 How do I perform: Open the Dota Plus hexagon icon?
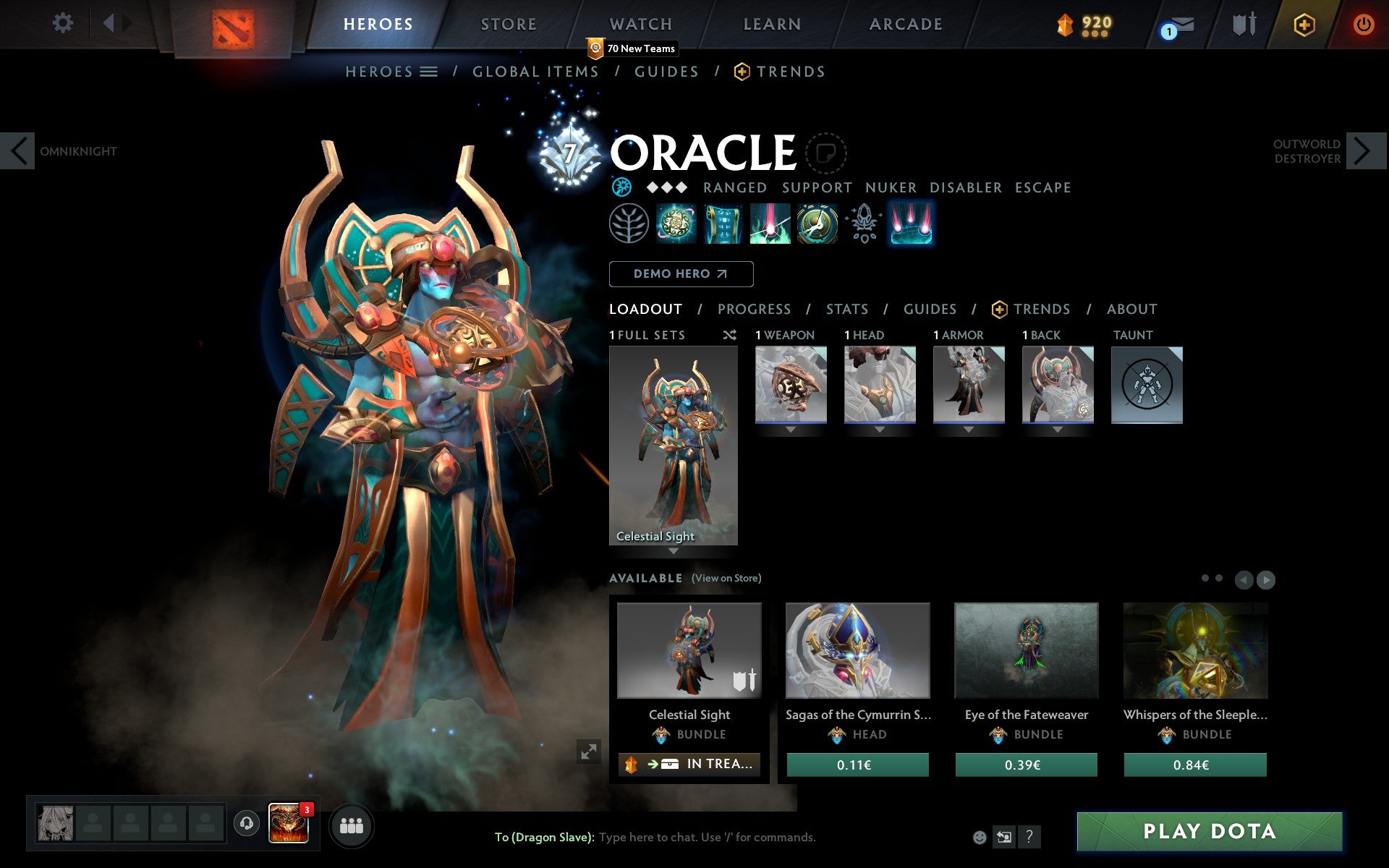coord(1303,23)
